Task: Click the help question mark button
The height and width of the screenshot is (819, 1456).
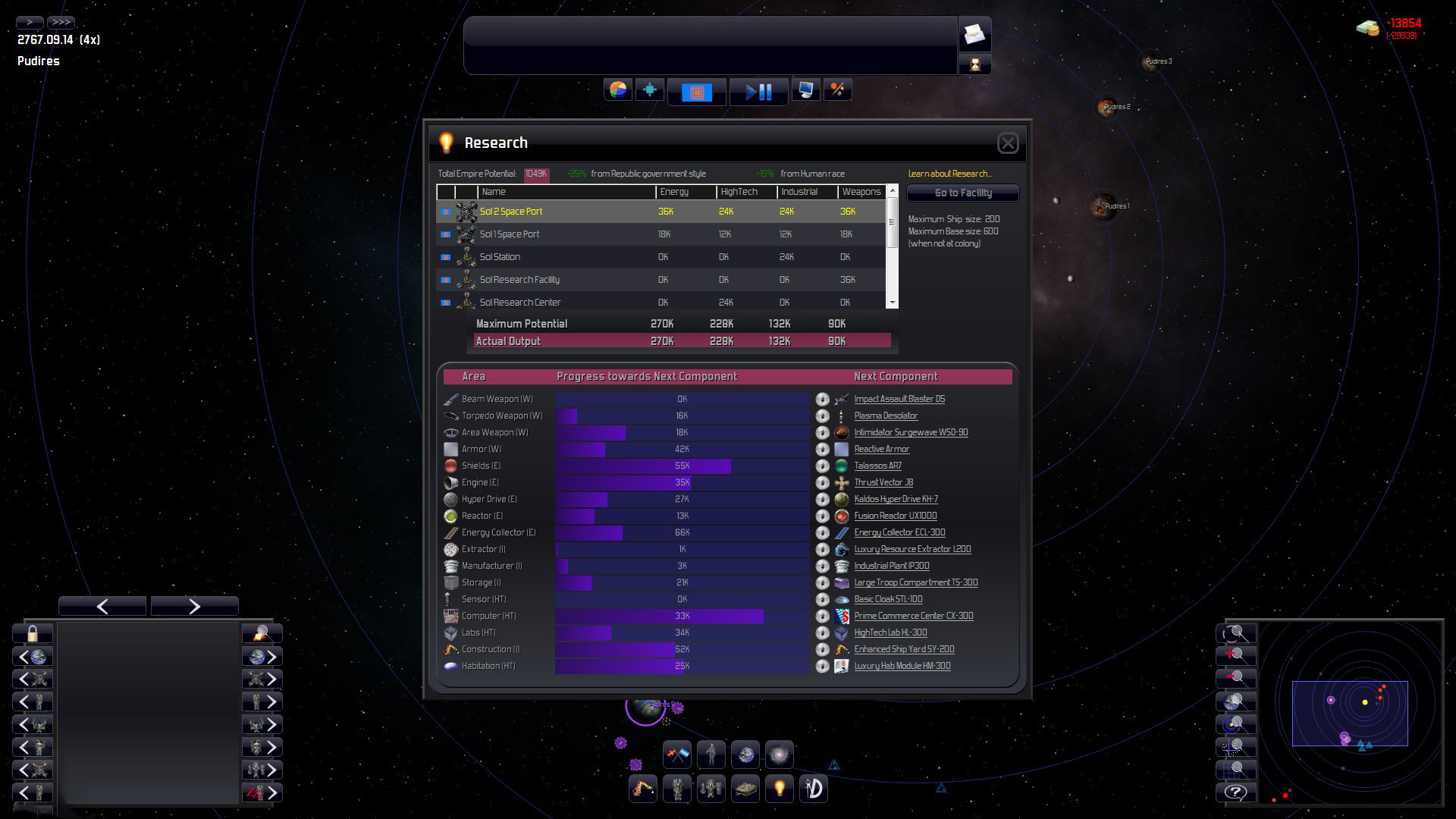Action: tap(1235, 792)
